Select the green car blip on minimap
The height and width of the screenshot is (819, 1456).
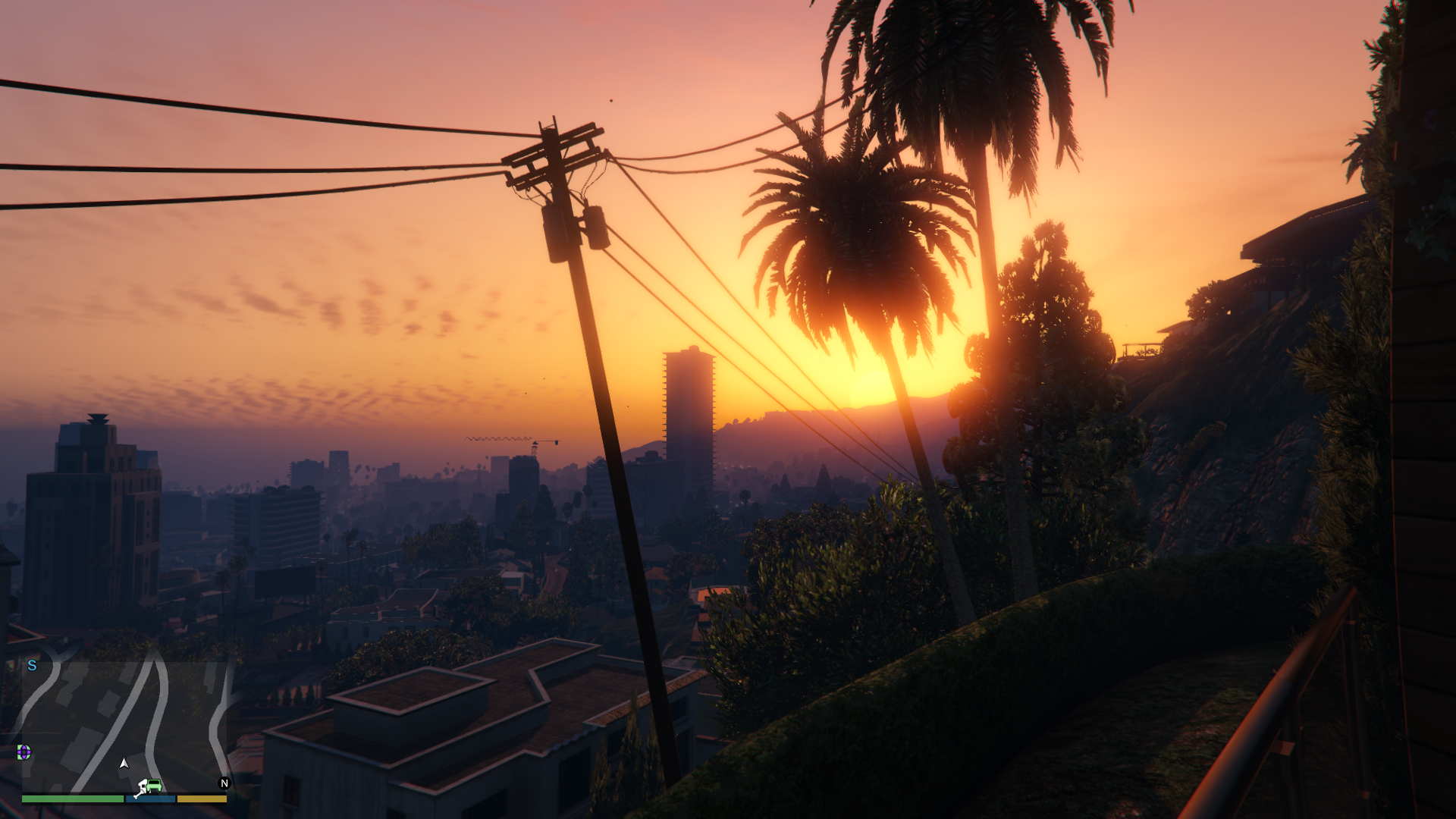155,784
